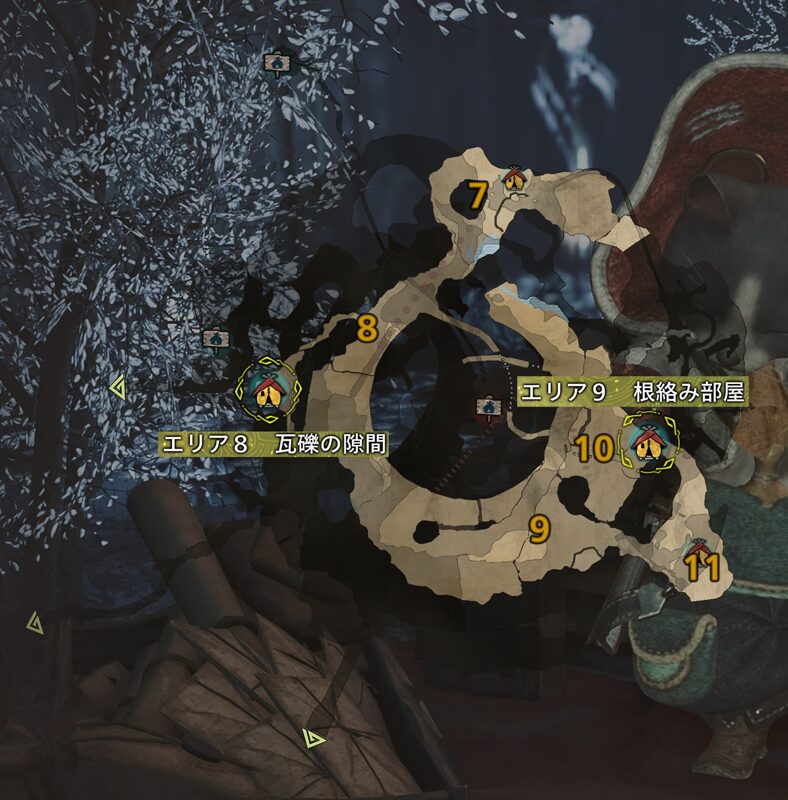Image resolution: width=788 pixels, height=800 pixels.
Task: Choose the highlighted camp above the エリア8 label
Action: point(267,390)
